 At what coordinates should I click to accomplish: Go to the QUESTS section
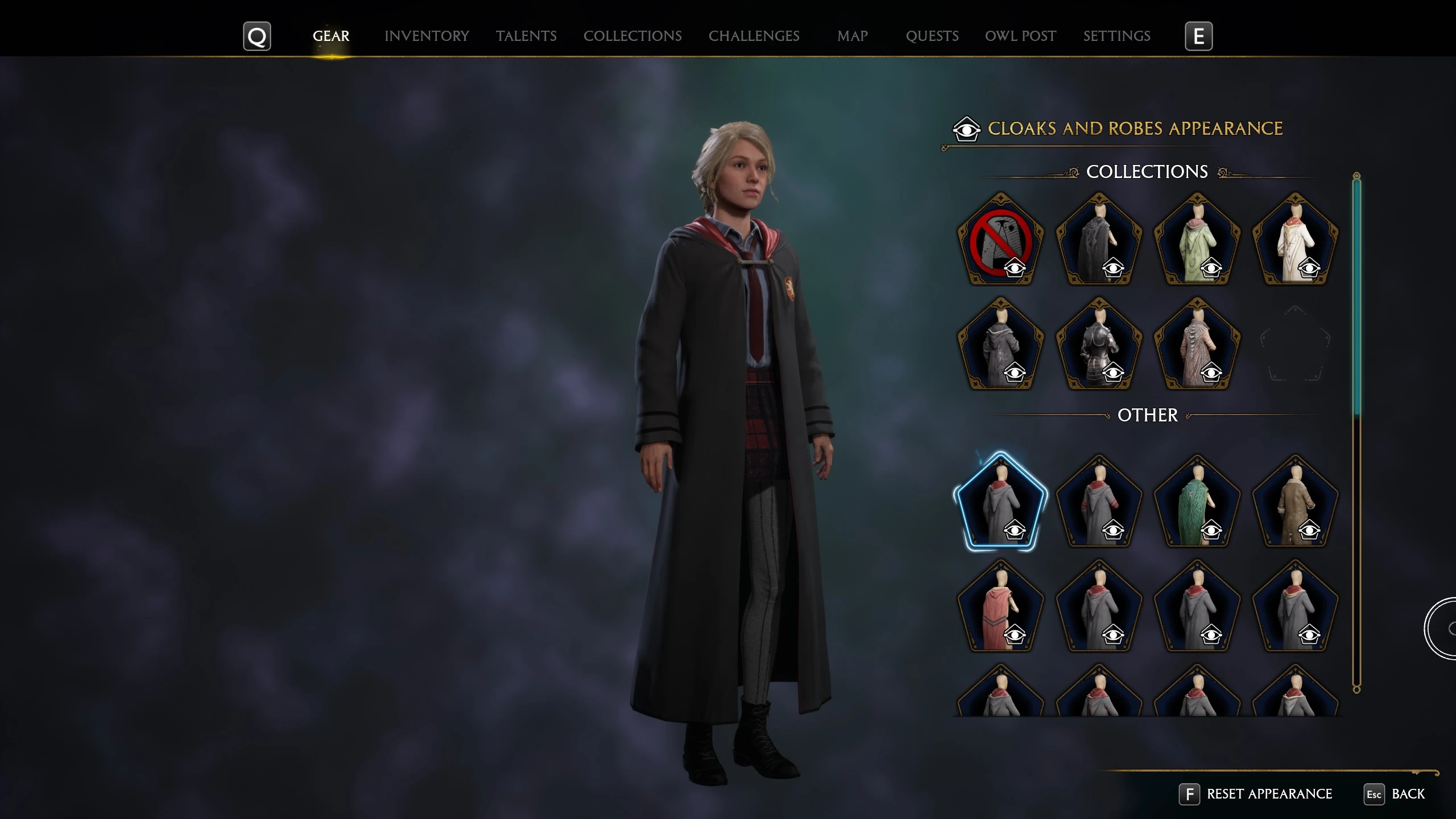click(x=932, y=35)
